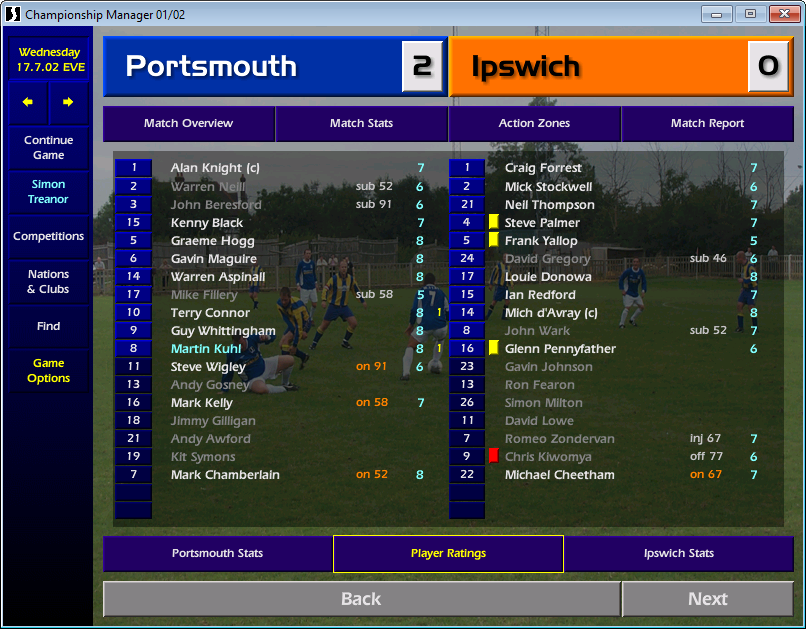Screen dimensions: 806x629
Task: Choose the Find option
Action: tap(48, 326)
